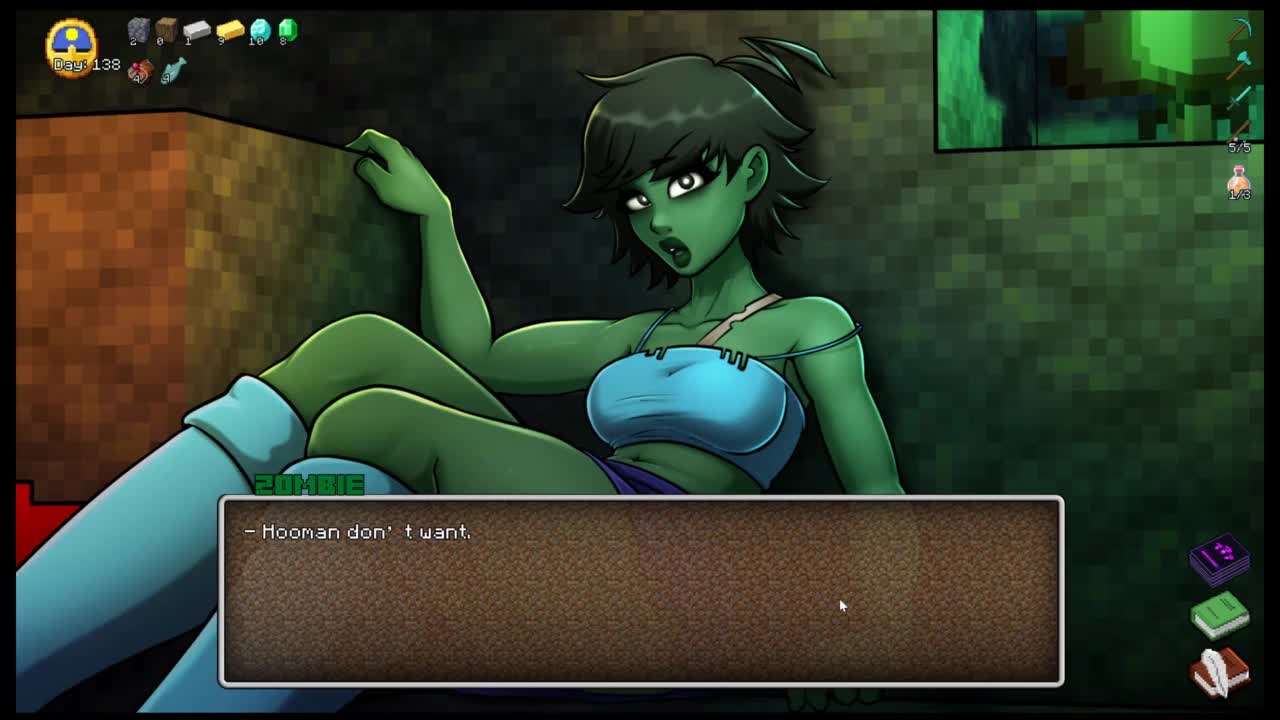Click the dialogue box to continue

[x=641, y=590]
